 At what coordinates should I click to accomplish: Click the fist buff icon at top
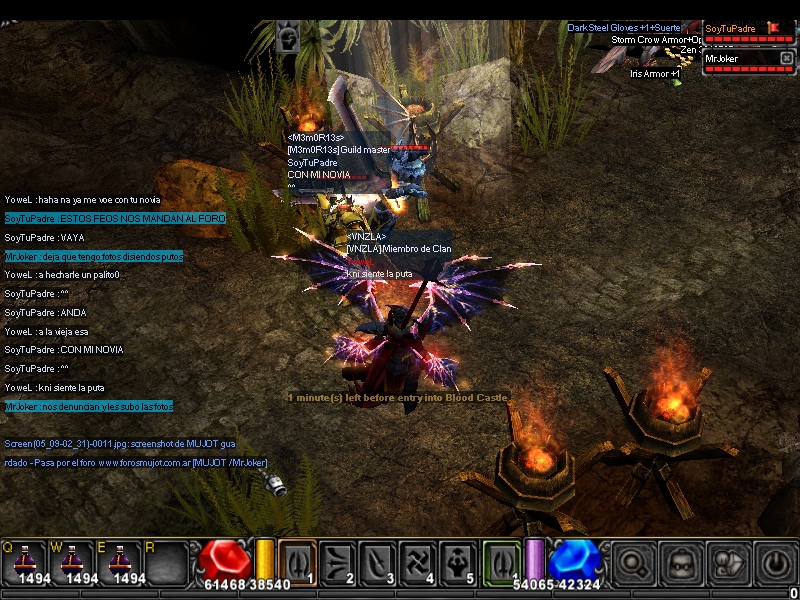288,38
